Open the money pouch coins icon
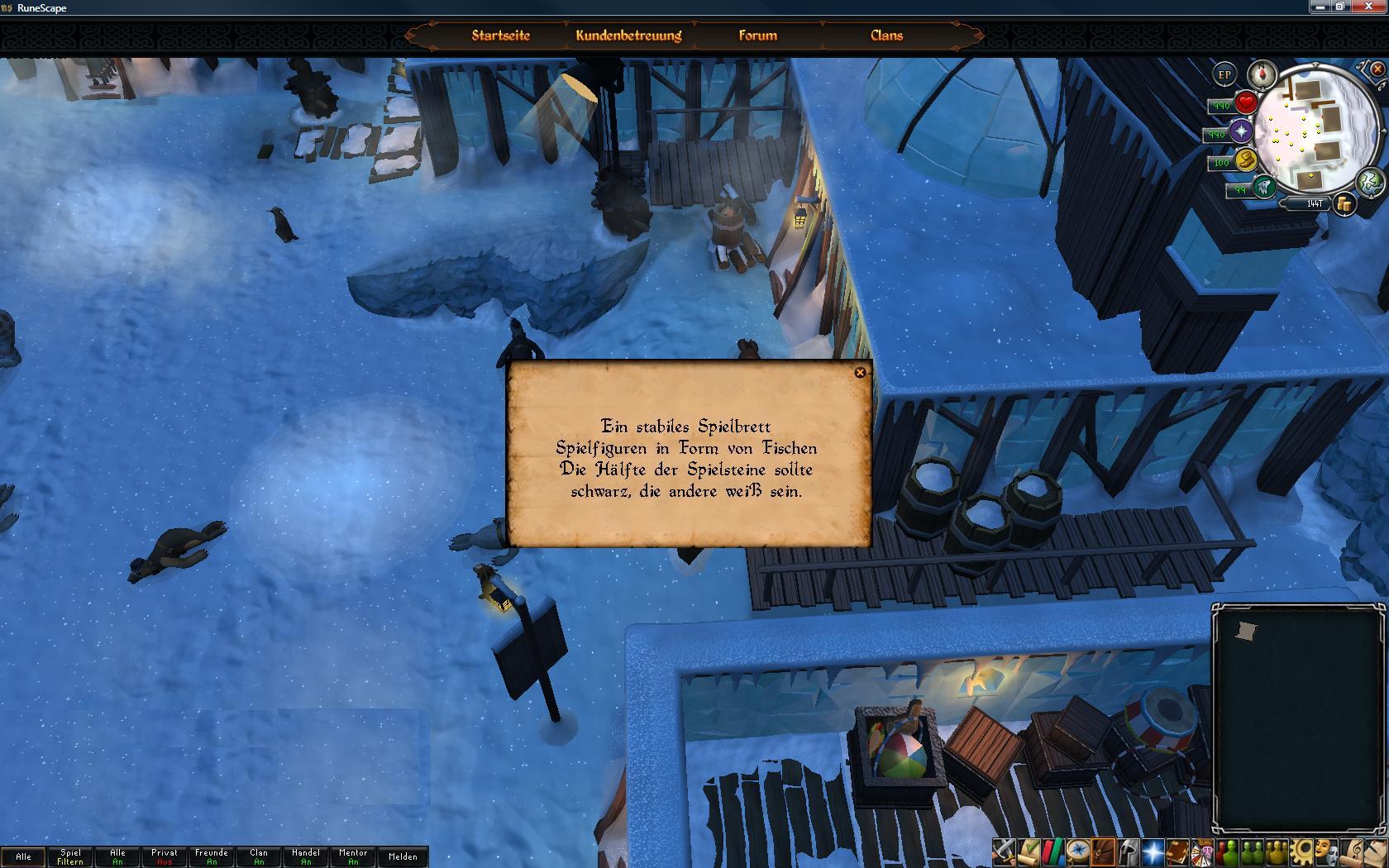The width and height of the screenshot is (1389, 868). [x=1344, y=203]
